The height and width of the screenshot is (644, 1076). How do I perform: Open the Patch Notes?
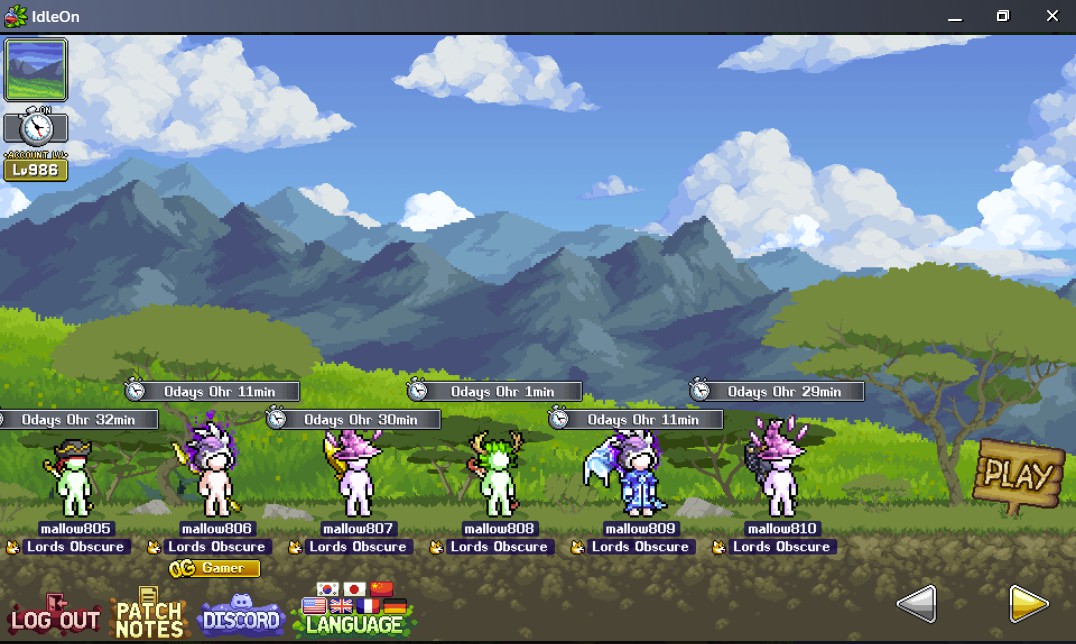click(149, 617)
